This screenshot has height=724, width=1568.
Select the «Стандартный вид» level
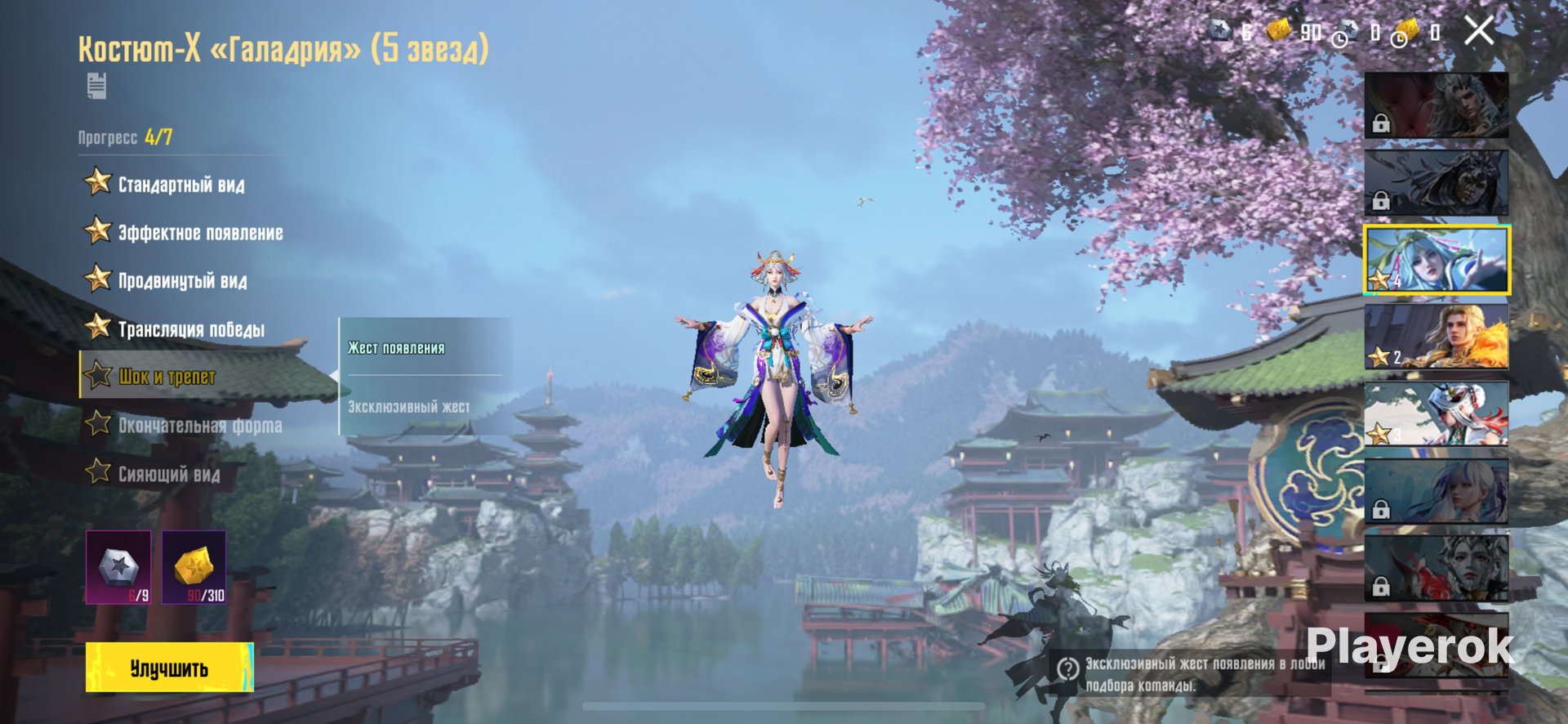tap(180, 185)
